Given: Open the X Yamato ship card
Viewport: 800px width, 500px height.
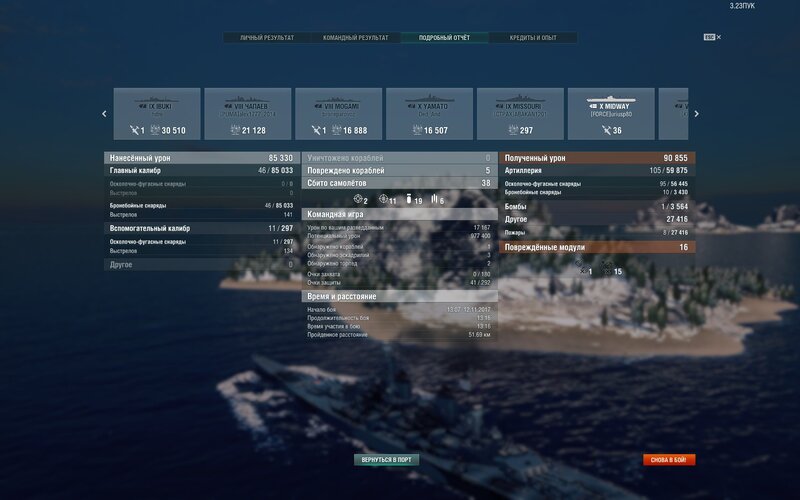Looking at the screenshot, I should pyautogui.click(x=429, y=114).
